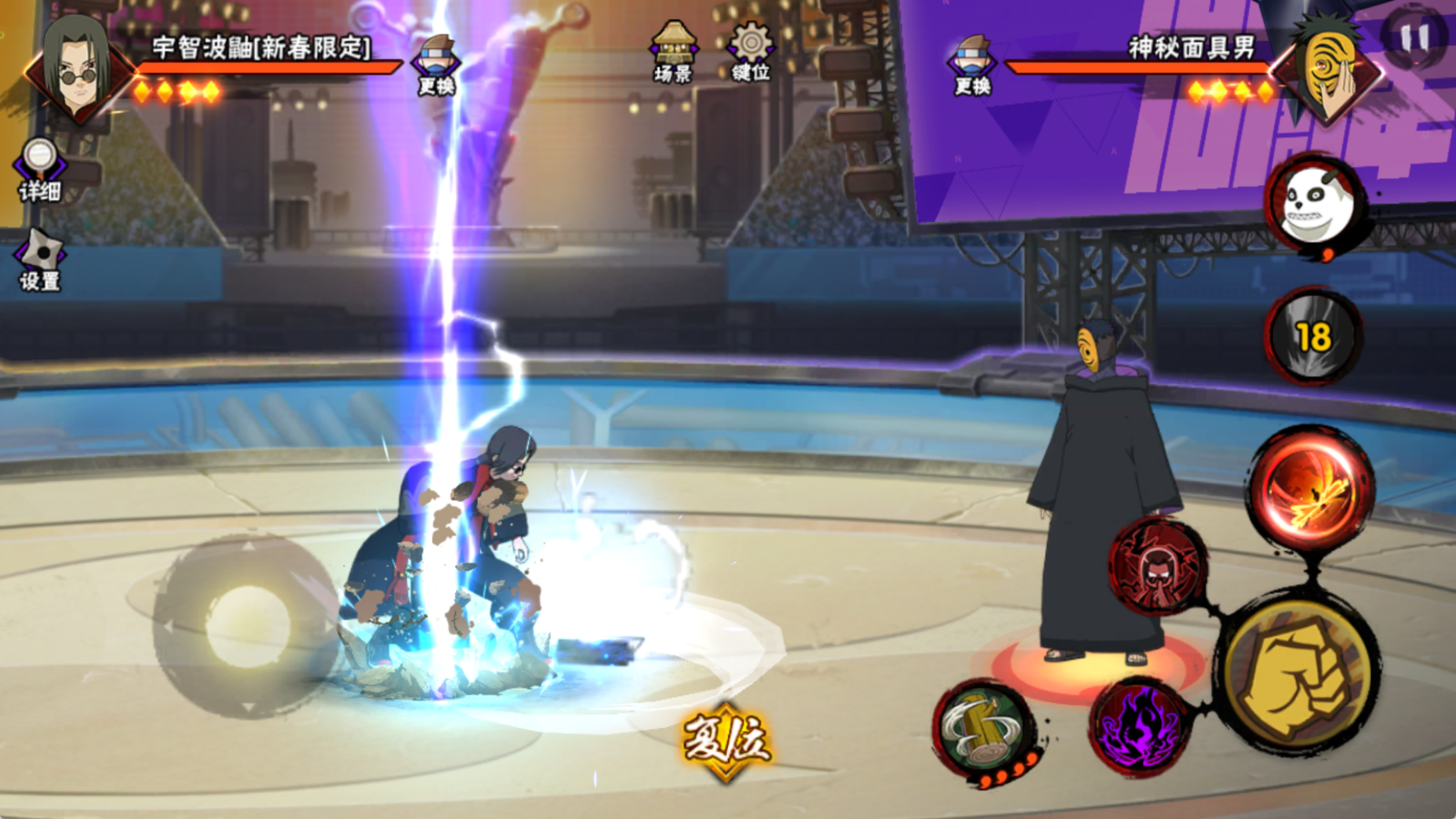Summon the panda assist
This screenshot has height=819, width=1456.
[x=1316, y=205]
